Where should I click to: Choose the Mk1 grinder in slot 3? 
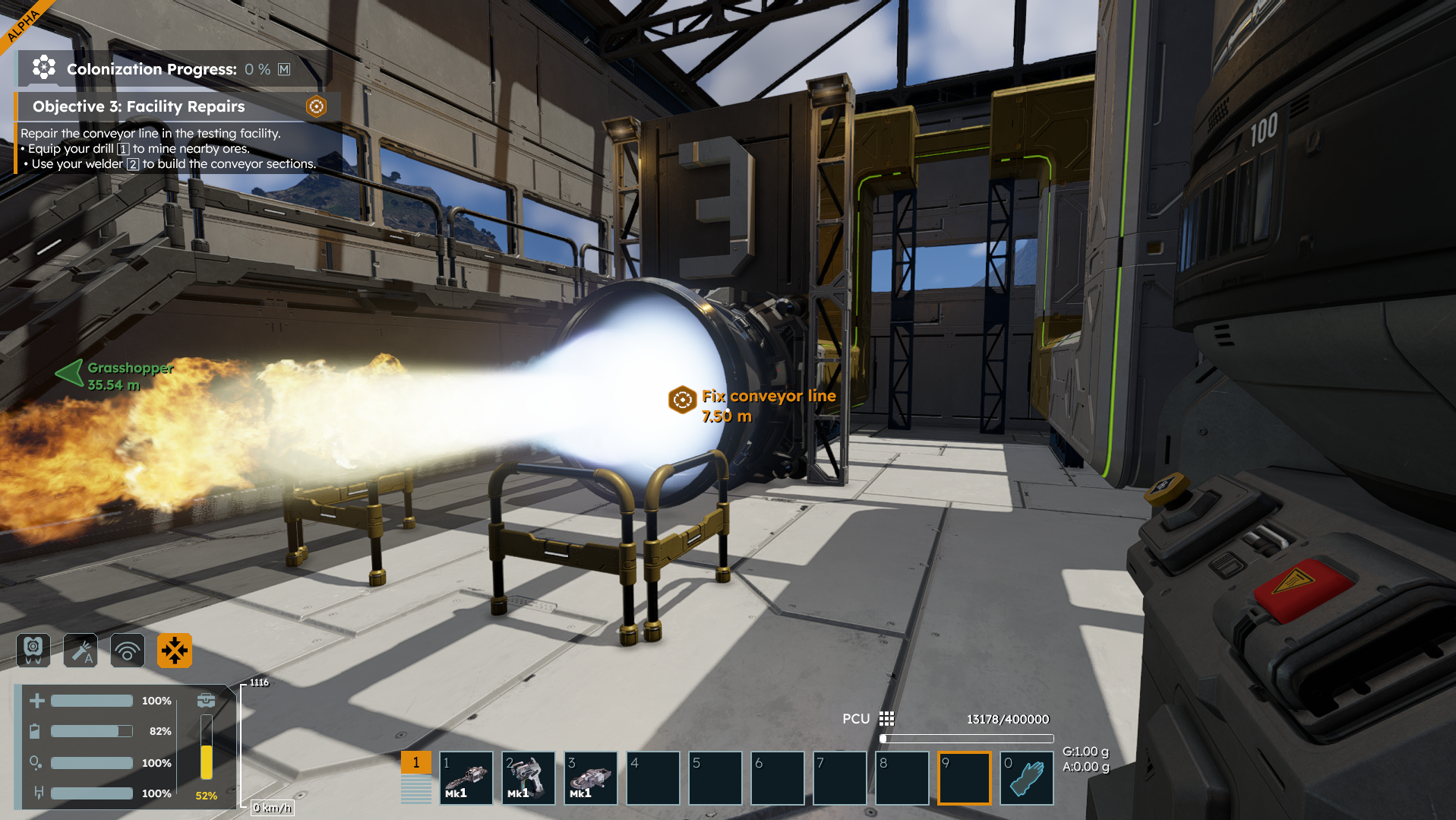[x=590, y=777]
